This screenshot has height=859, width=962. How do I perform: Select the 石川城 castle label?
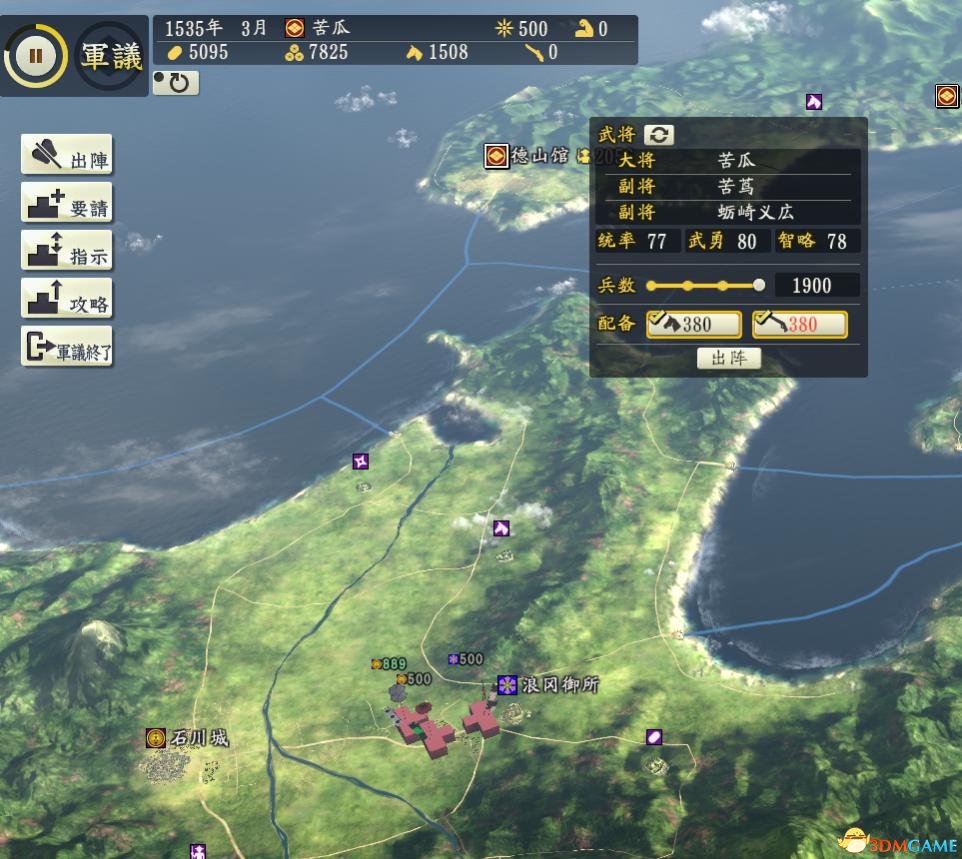188,739
